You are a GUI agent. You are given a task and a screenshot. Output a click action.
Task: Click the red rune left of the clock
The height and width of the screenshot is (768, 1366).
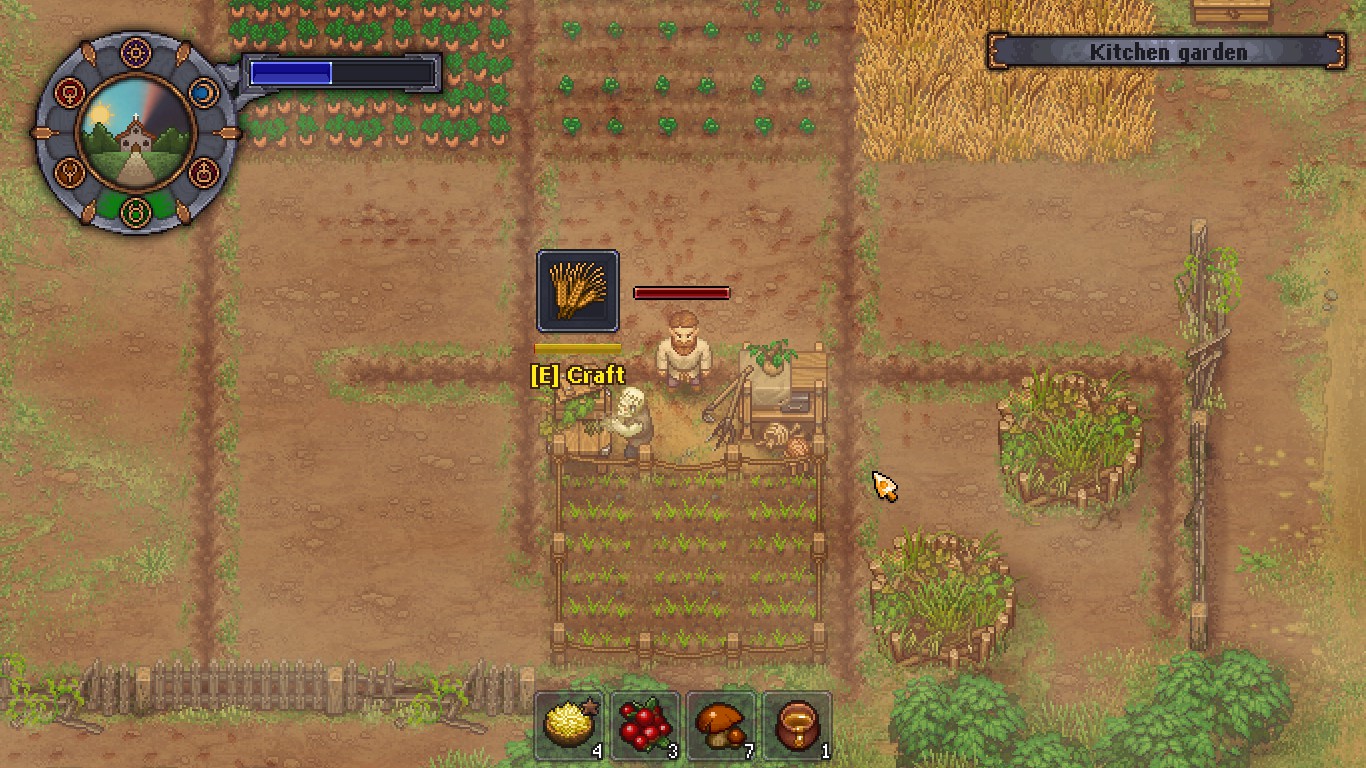70,92
